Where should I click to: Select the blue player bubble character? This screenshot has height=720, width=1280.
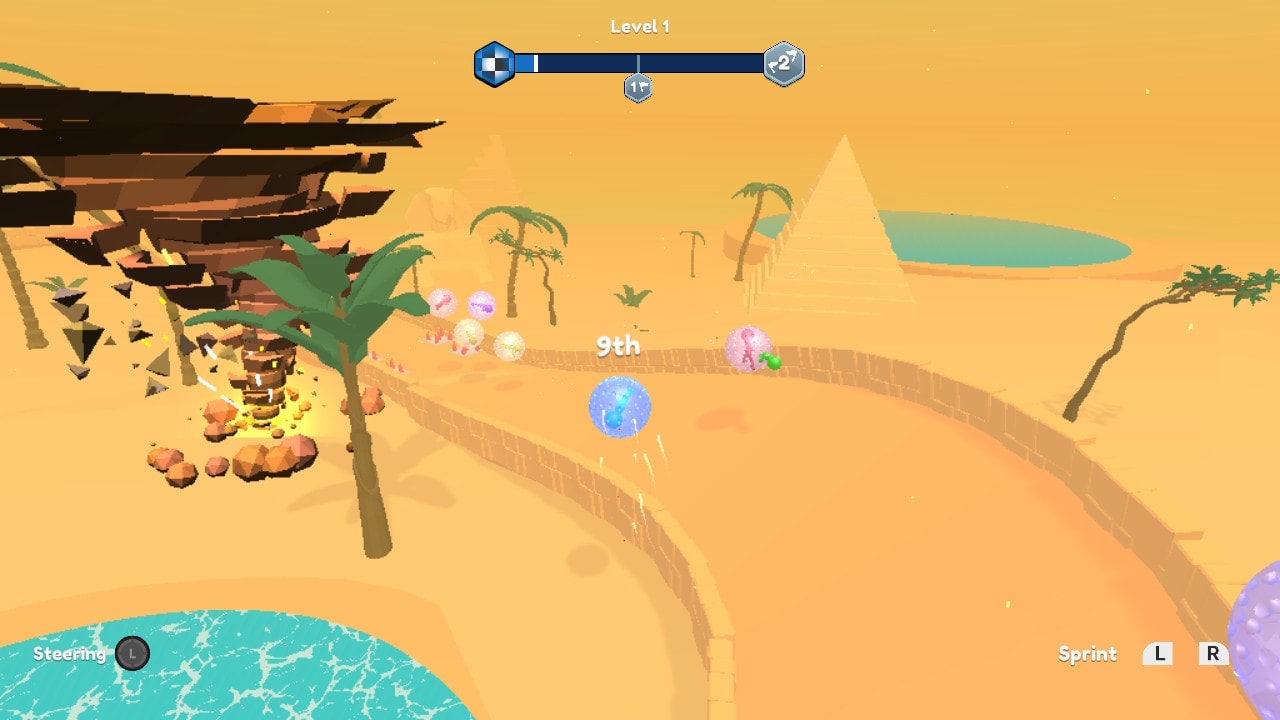pos(618,406)
